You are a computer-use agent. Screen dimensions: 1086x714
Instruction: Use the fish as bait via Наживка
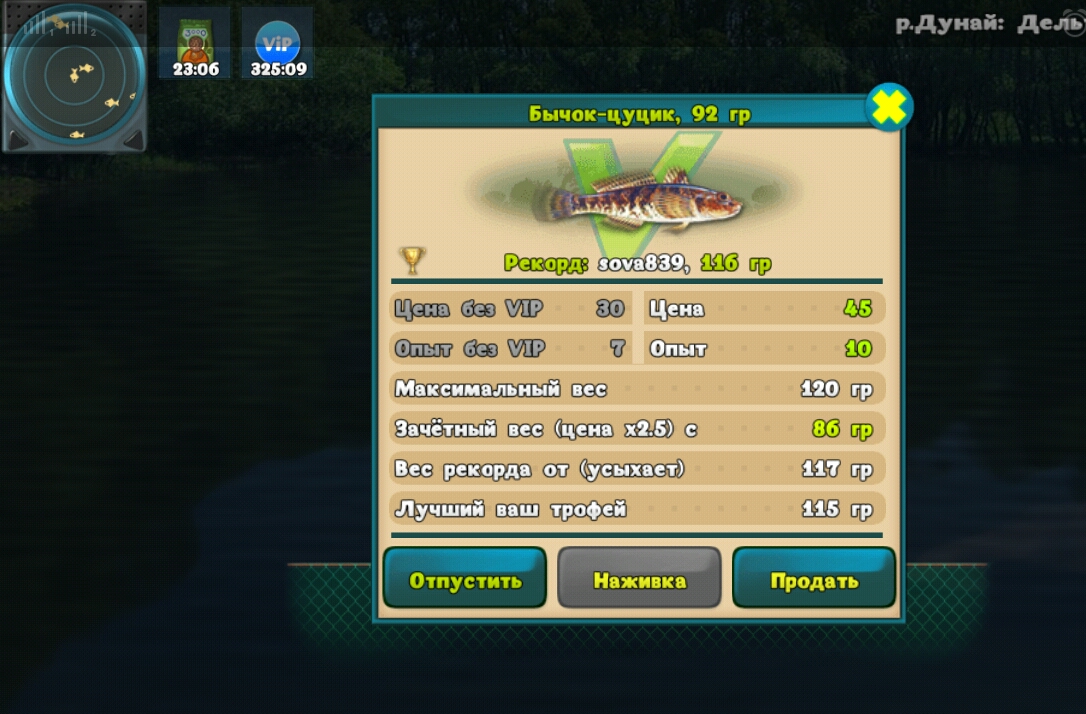tap(639, 578)
